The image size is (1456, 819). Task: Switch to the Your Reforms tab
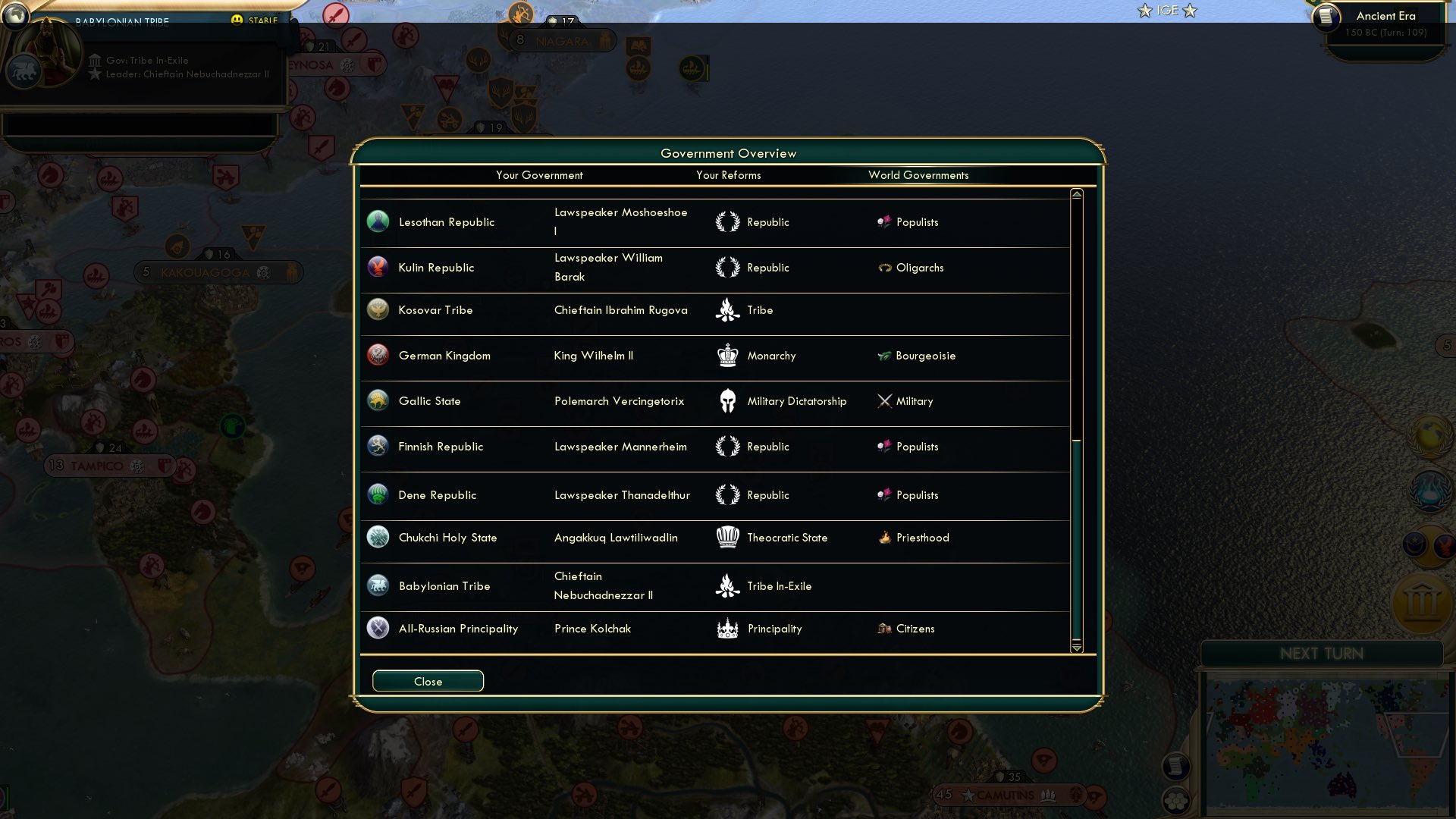coord(729,175)
